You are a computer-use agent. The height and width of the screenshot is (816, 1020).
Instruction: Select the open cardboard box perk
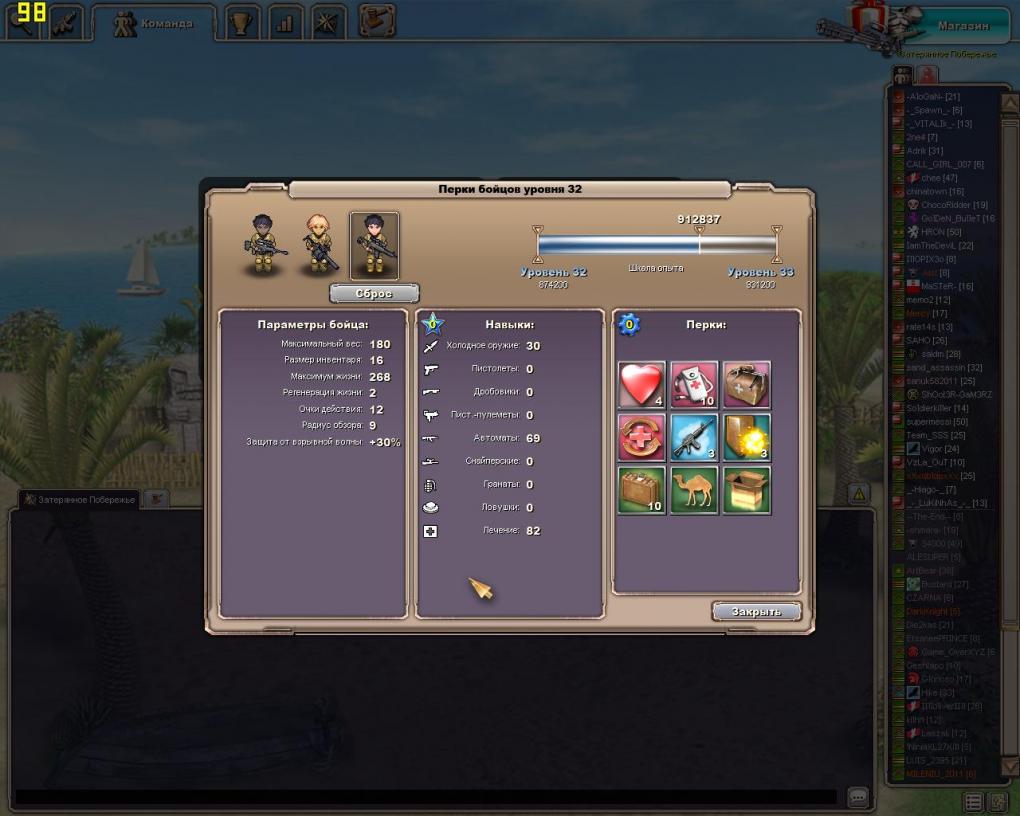click(x=746, y=490)
